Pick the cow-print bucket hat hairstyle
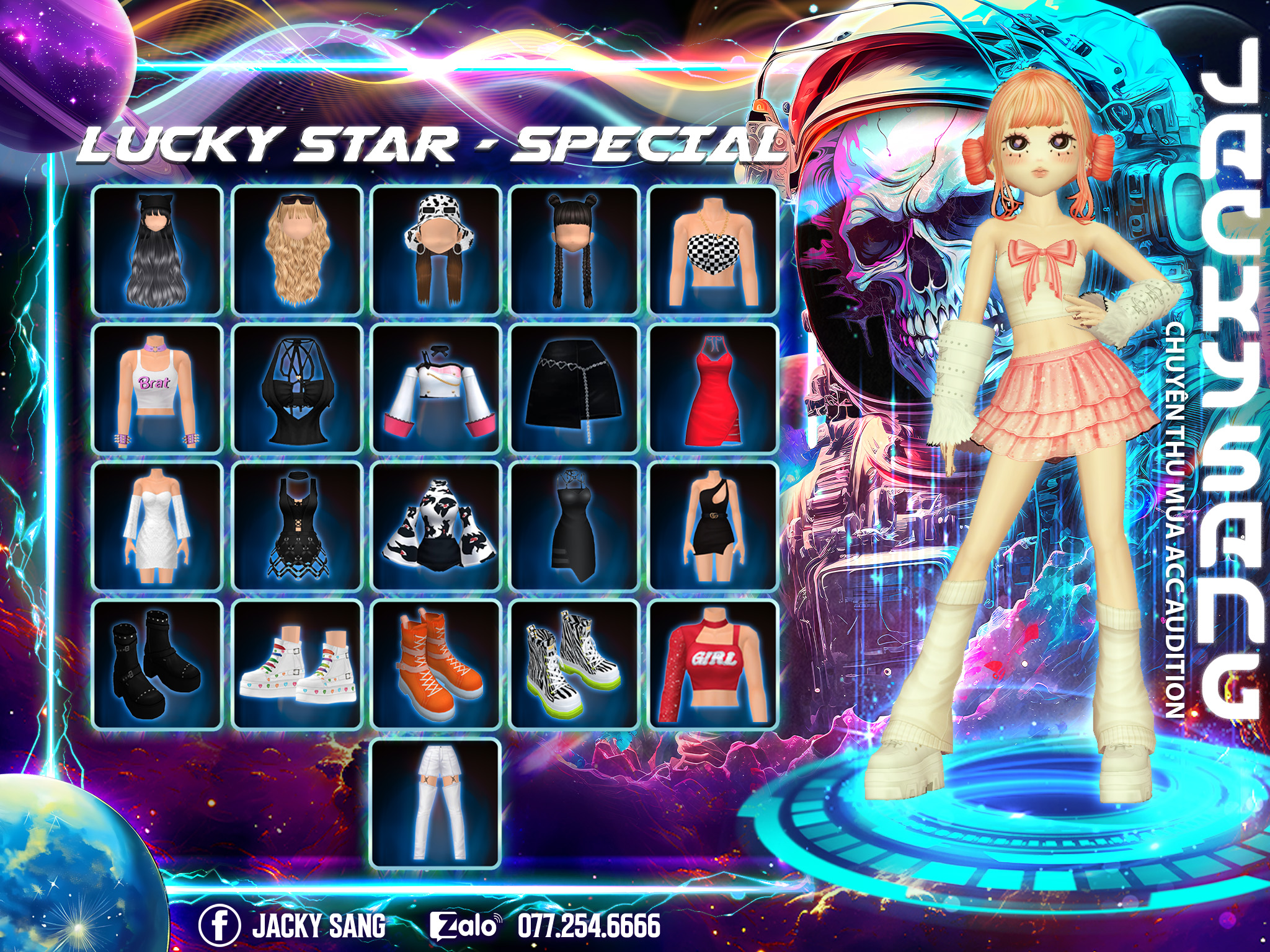The width and height of the screenshot is (1270, 952). [x=436, y=250]
